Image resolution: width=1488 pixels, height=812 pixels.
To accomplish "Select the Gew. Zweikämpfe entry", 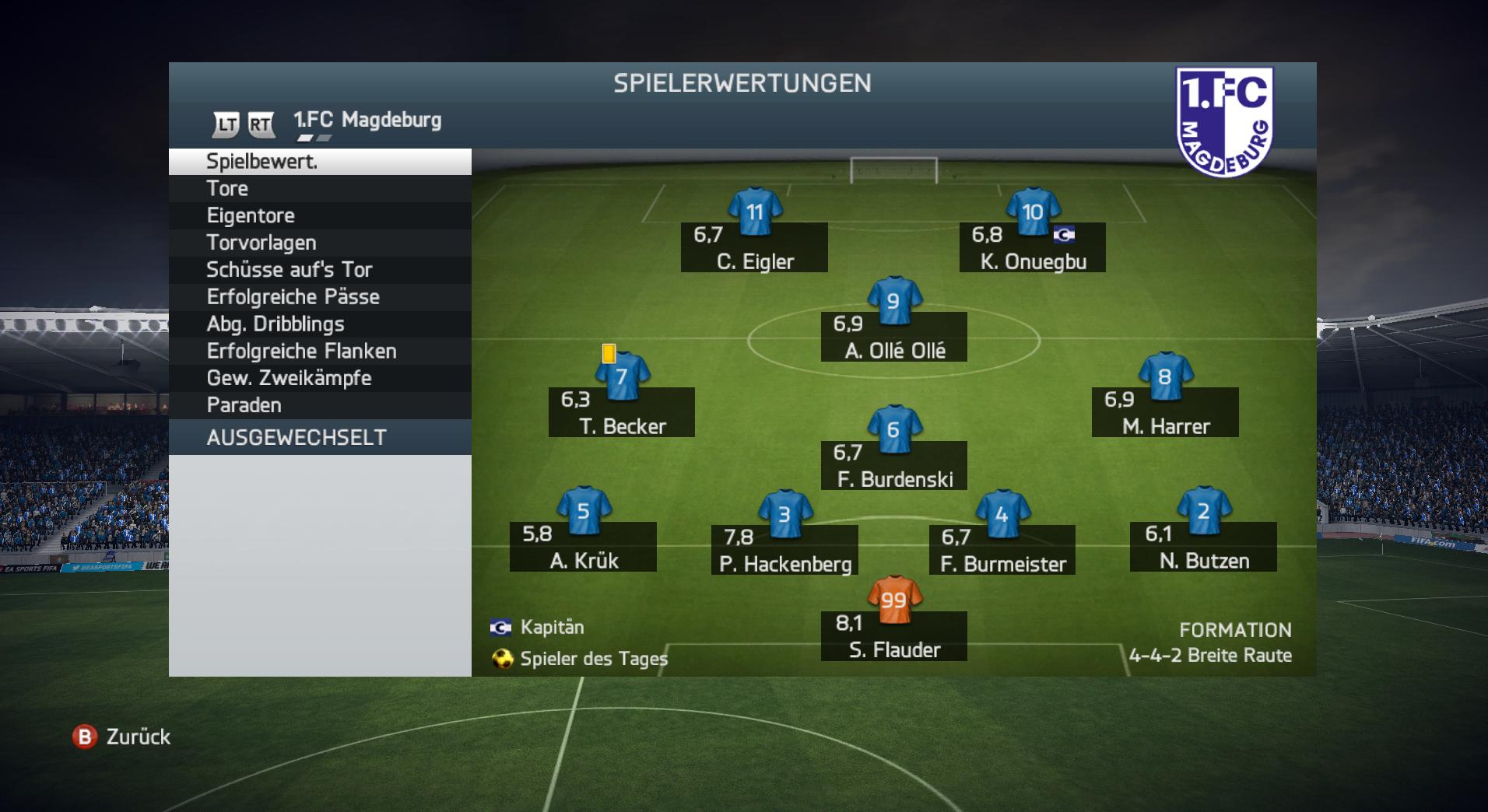I will pyautogui.click(x=319, y=378).
